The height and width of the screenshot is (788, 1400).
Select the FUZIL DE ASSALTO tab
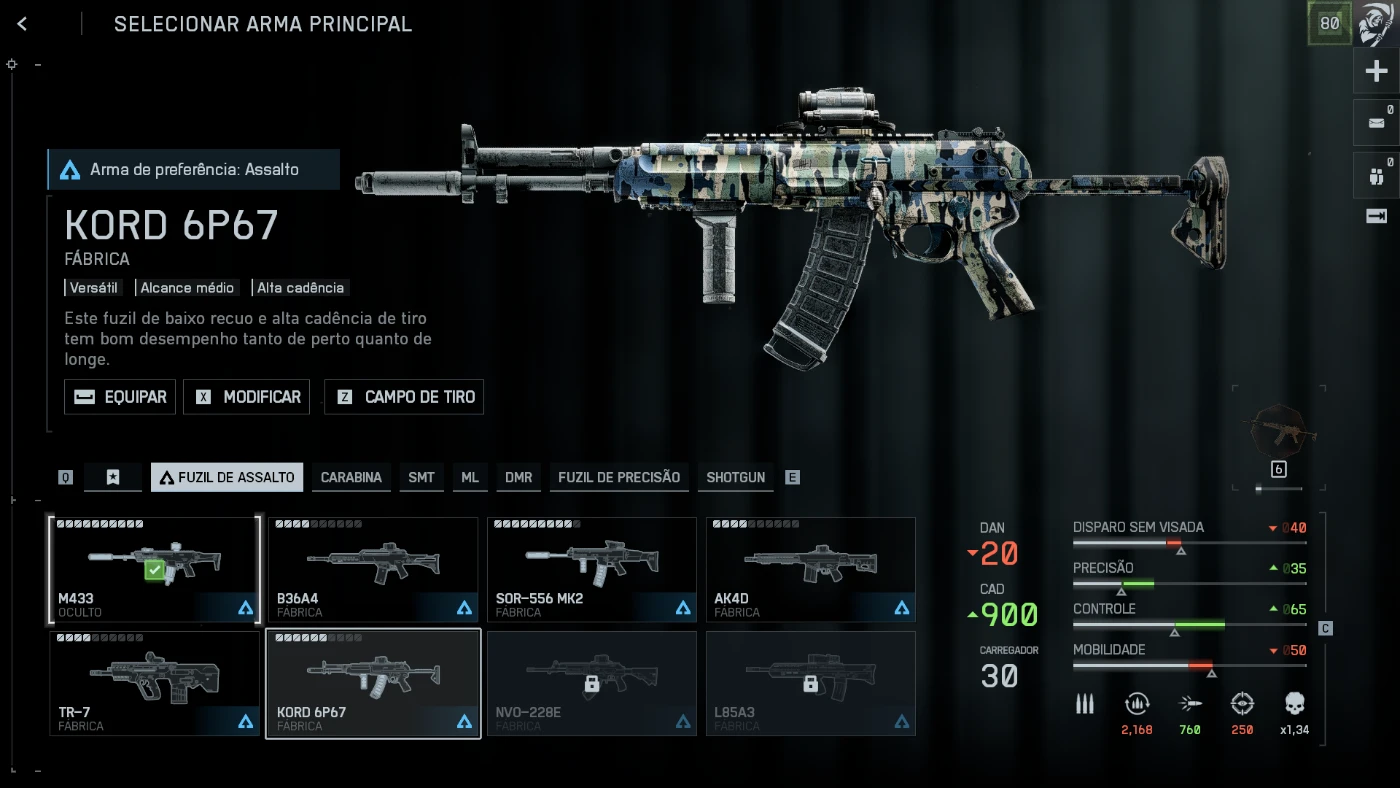(227, 477)
